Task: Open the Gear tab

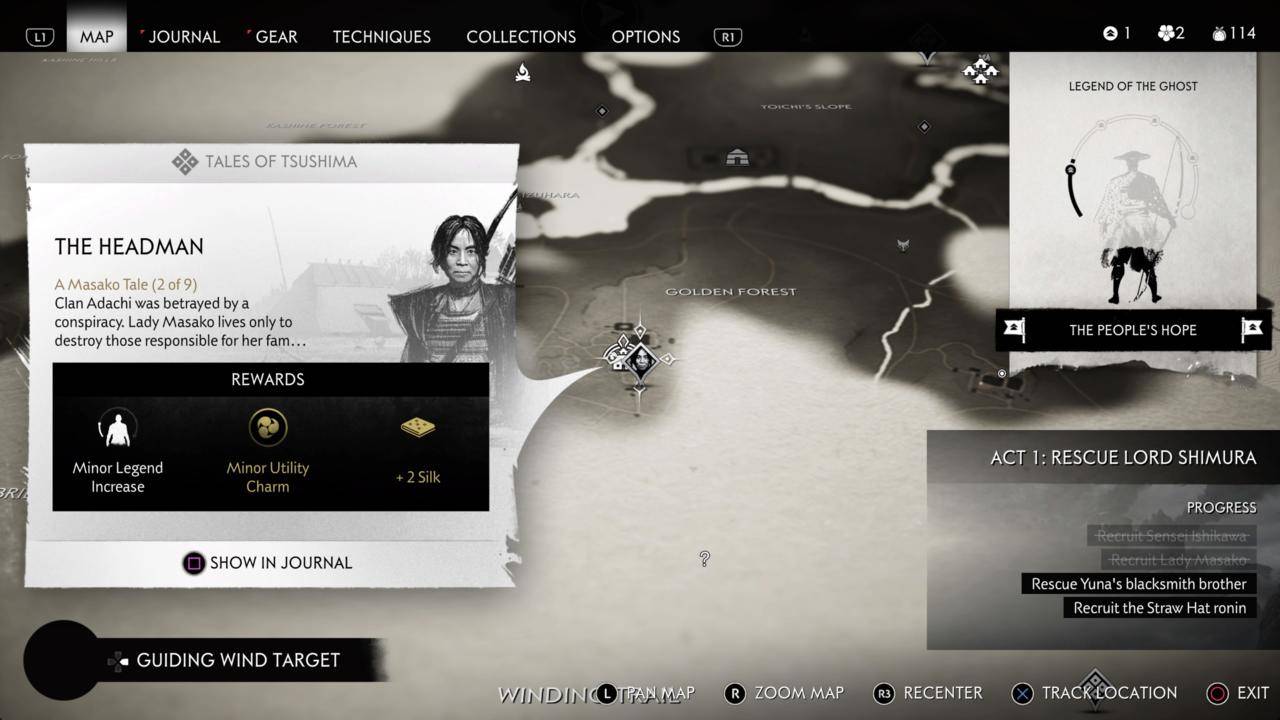Action: pyautogui.click(x=275, y=37)
